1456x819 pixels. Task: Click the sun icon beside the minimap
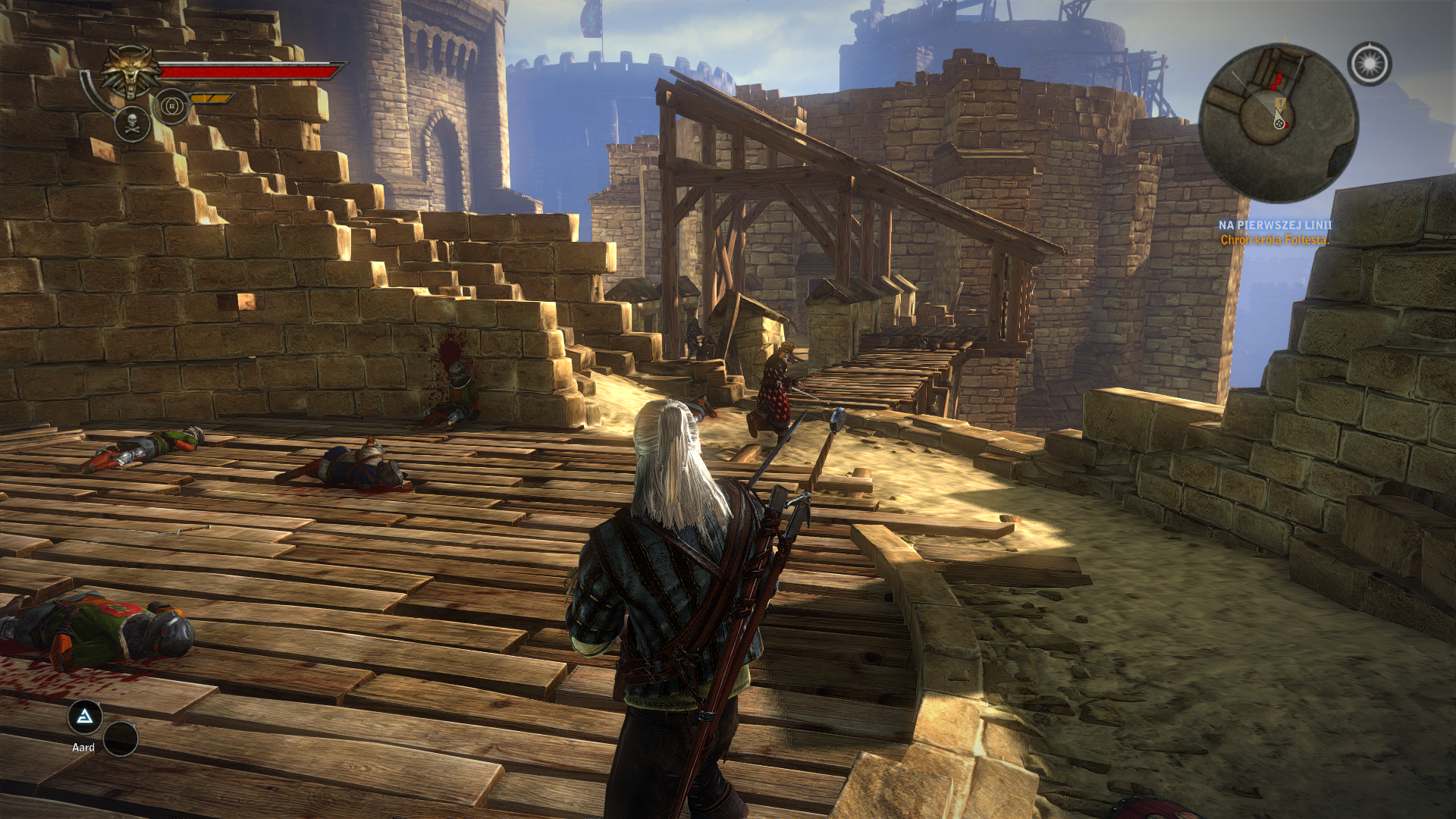(1369, 64)
